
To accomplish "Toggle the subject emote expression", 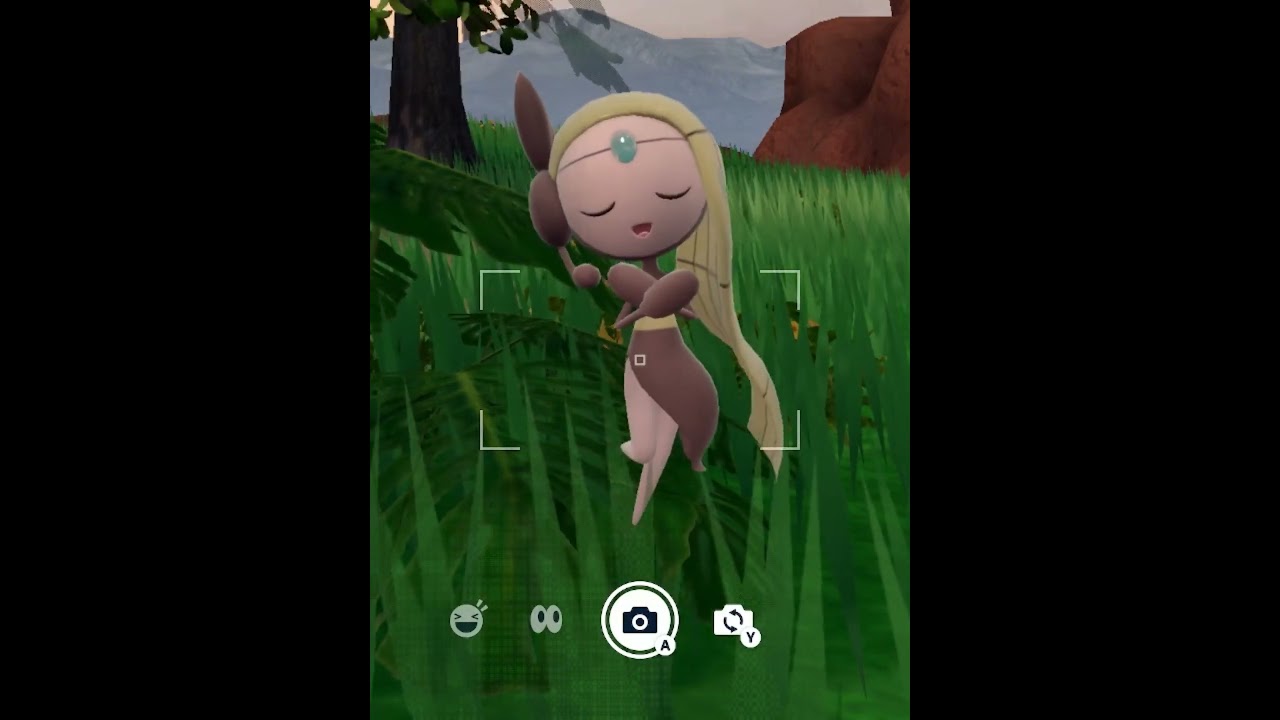I will point(468,620).
